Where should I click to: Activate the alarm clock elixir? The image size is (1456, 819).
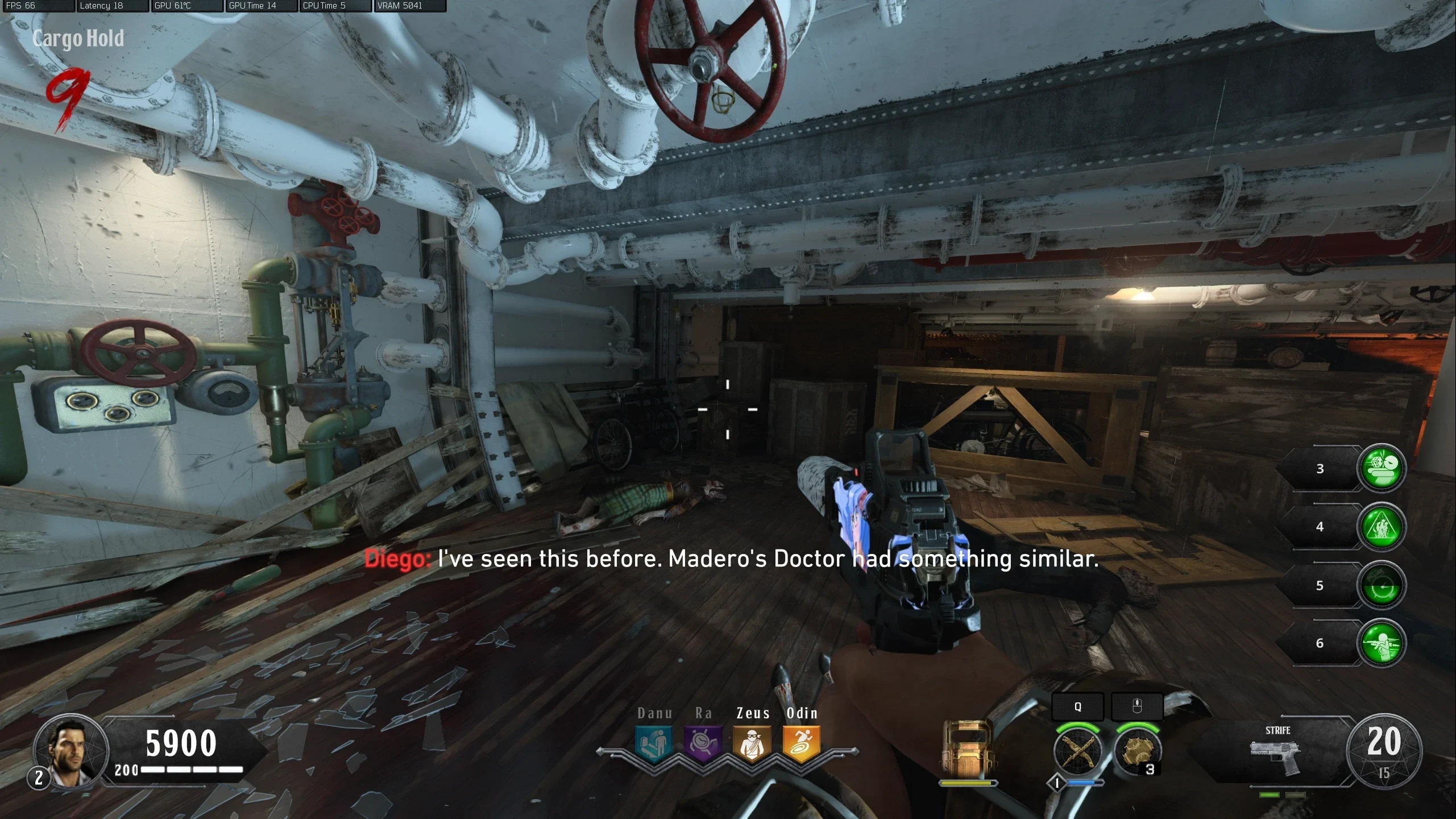[1381, 585]
